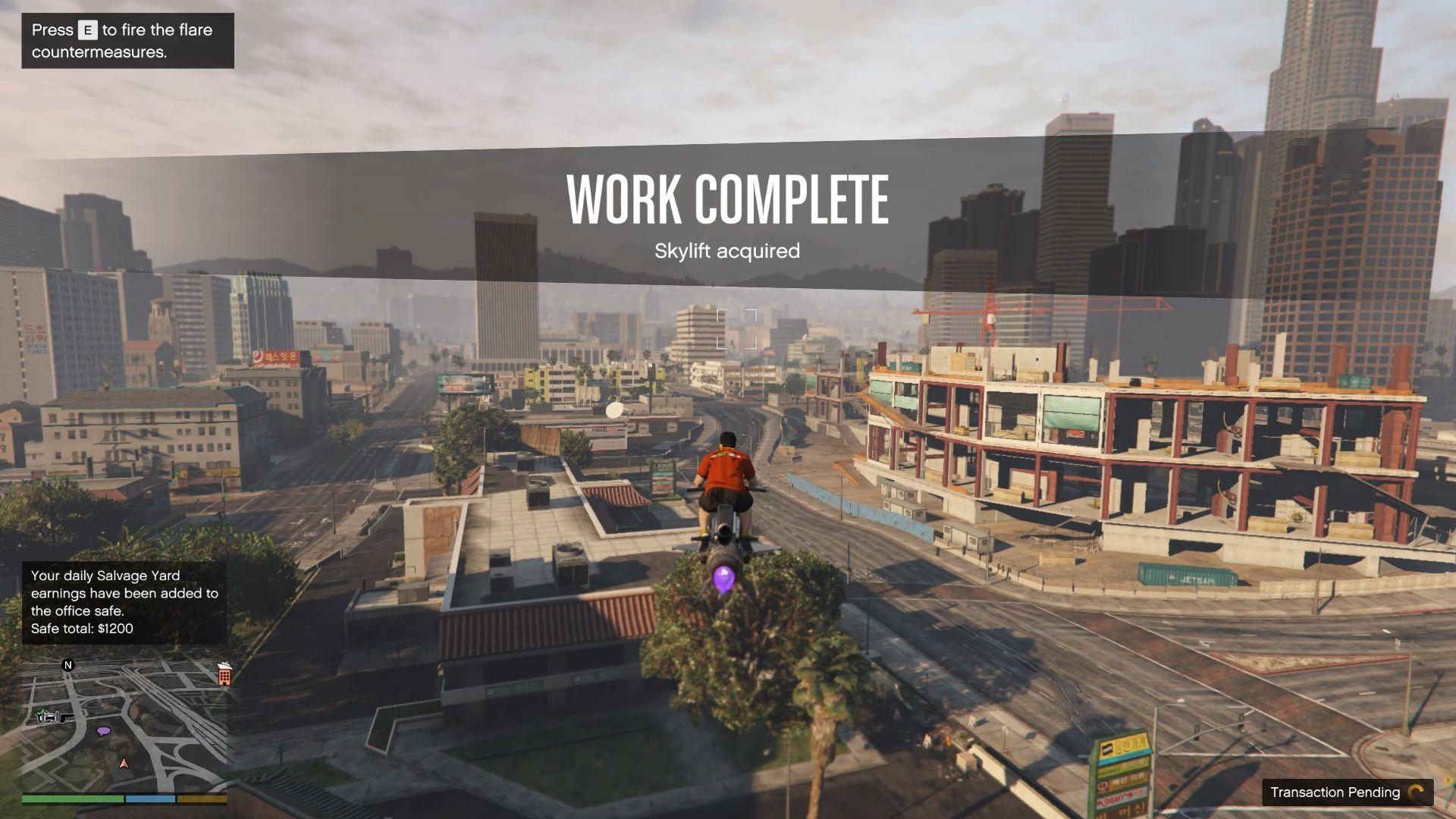1456x819 pixels.
Task: Click the targeting reticle at screen center
Action: (738, 328)
